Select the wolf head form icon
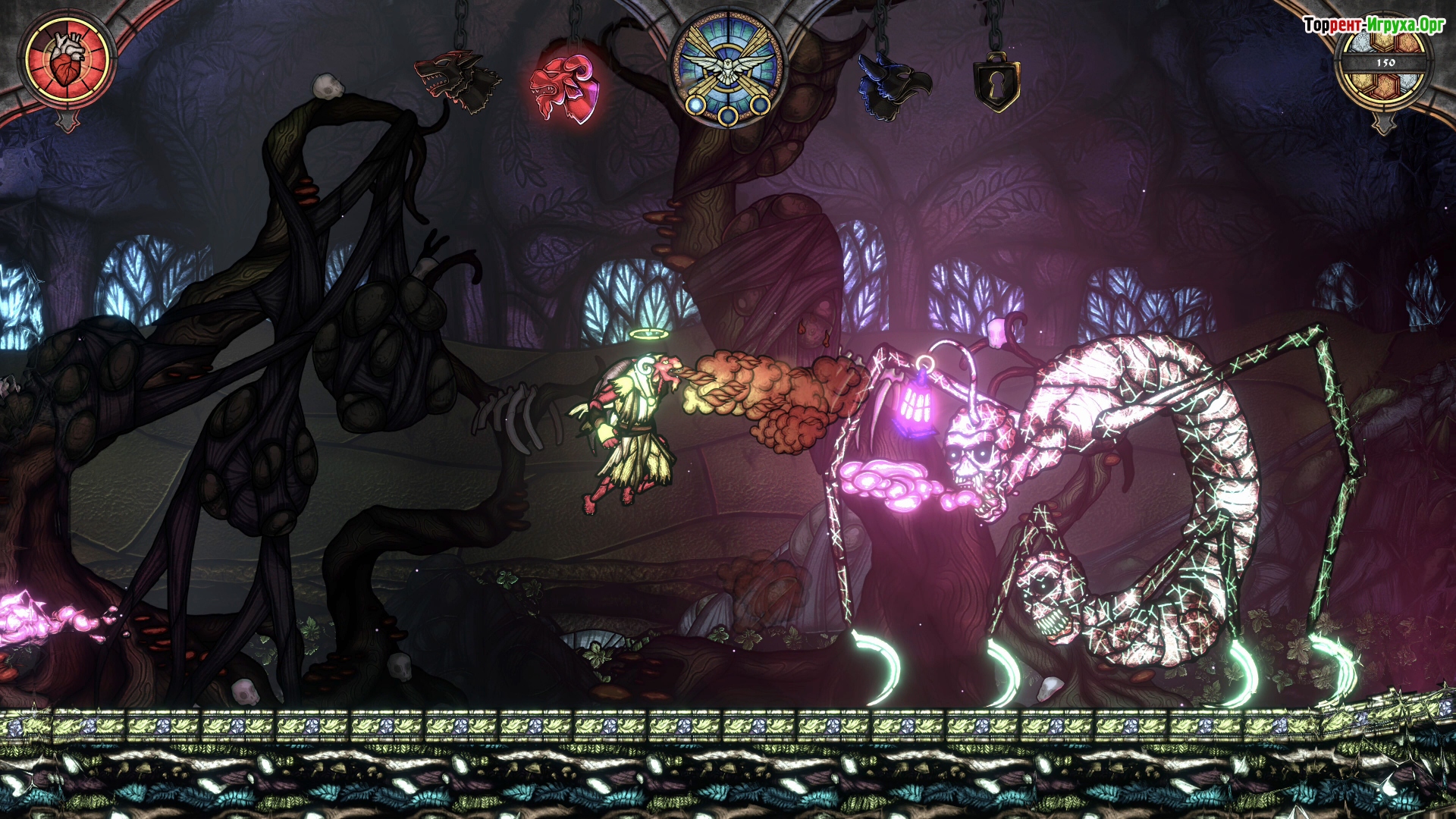 pyautogui.click(x=457, y=80)
